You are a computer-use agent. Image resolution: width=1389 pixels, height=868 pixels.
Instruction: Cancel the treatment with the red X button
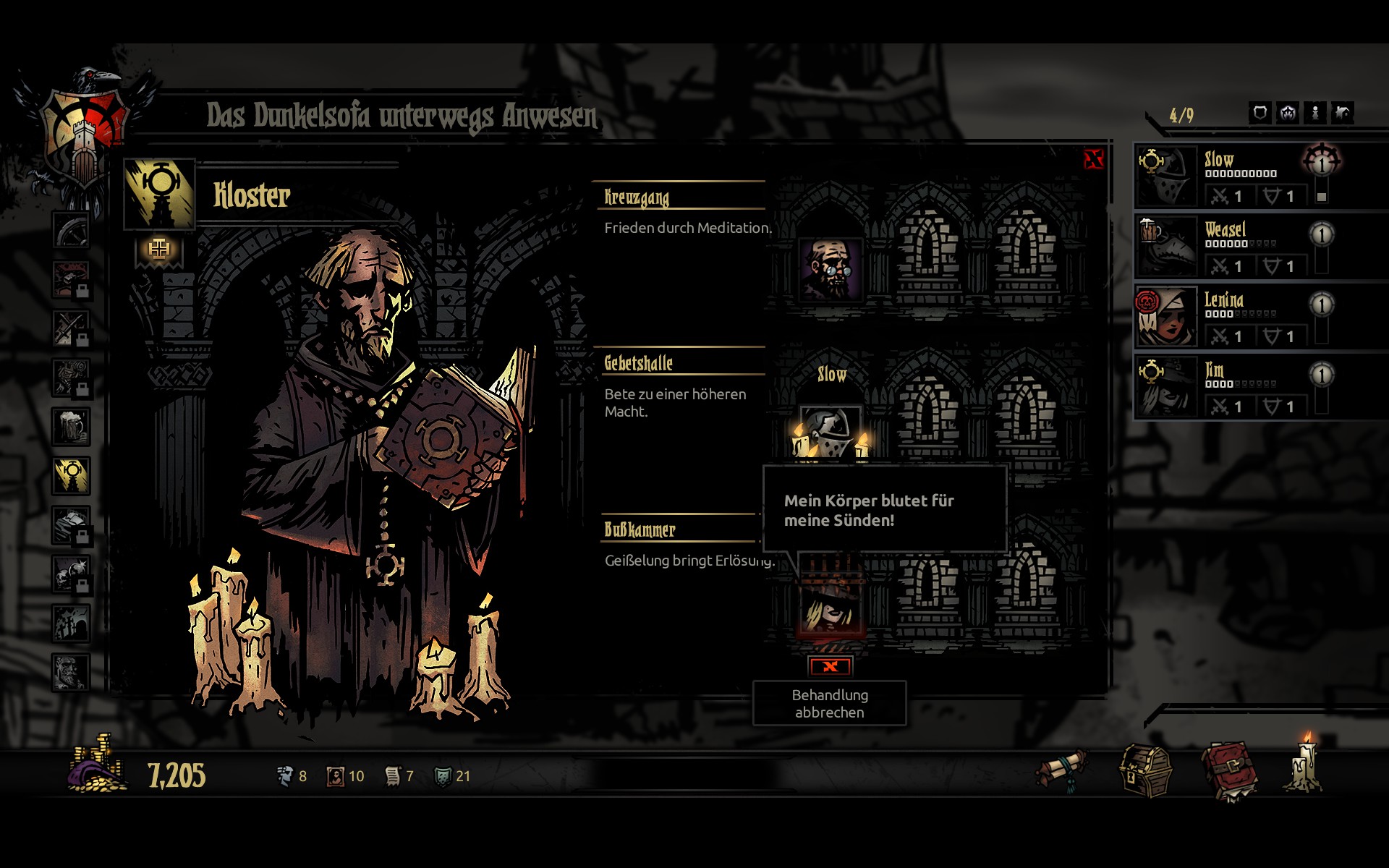pyautogui.click(x=830, y=666)
